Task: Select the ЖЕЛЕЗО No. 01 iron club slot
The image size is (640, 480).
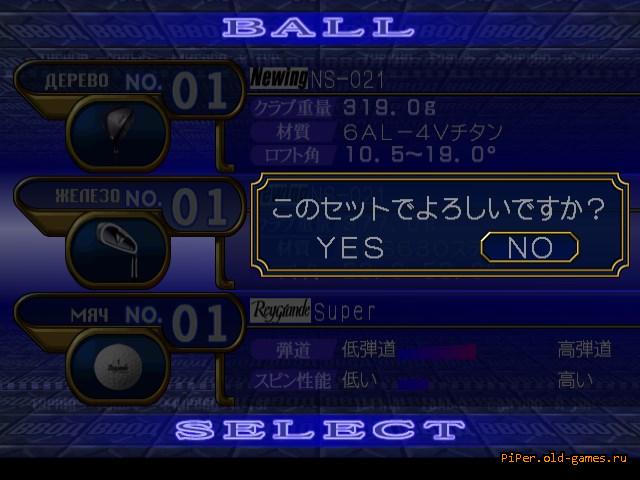Action: point(130,205)
